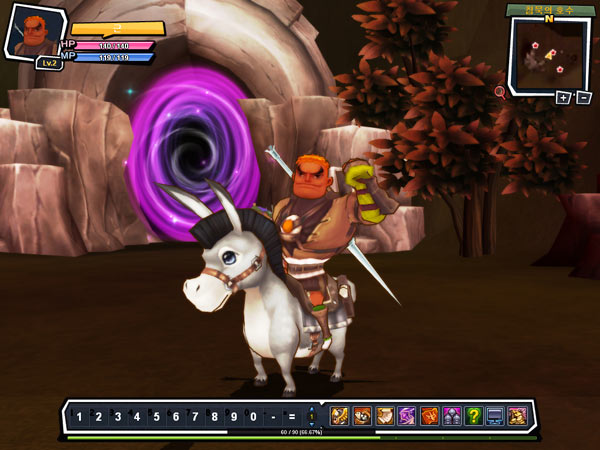
Task: Select hotbar slot number 0
Action: tap(252, 417)
